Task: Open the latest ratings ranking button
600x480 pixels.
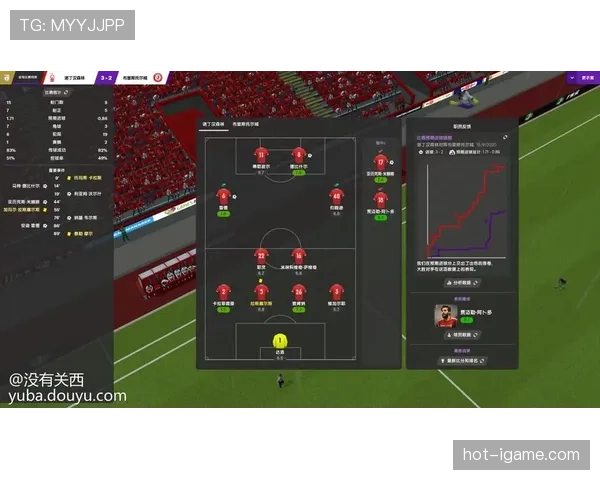Action: point(461,360)
